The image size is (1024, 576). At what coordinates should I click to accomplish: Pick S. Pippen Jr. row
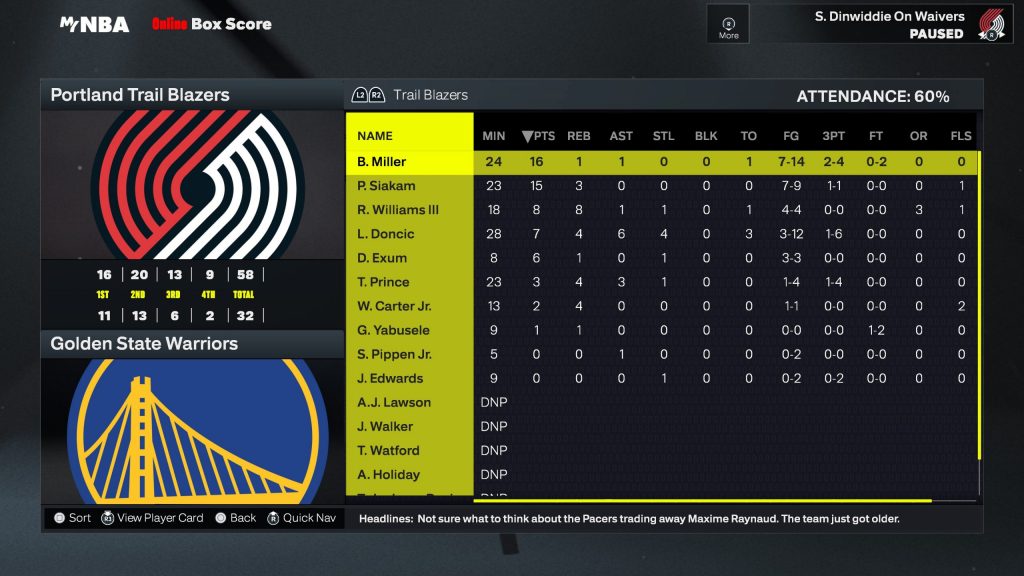[x=394, y=354]
